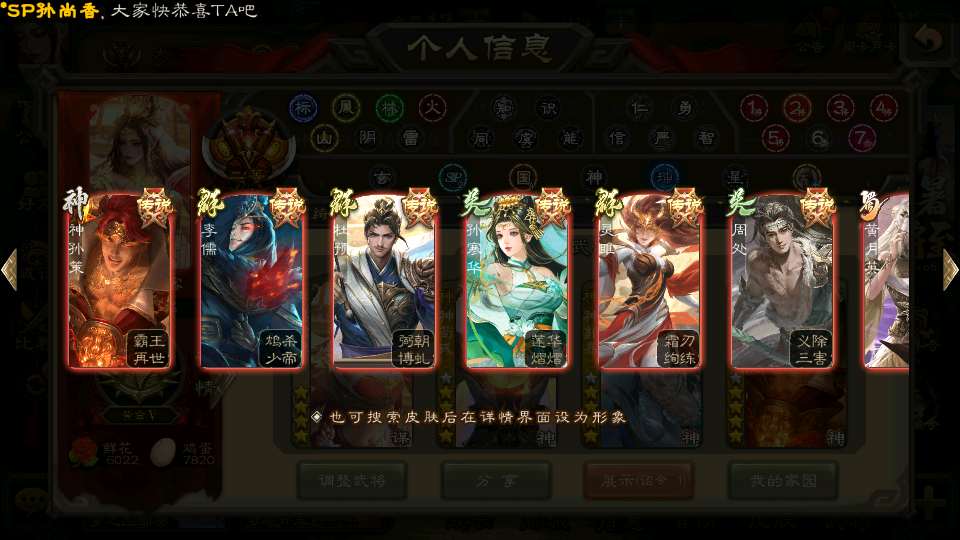Show previous skins with the left arrow

(x=10, y=270)
